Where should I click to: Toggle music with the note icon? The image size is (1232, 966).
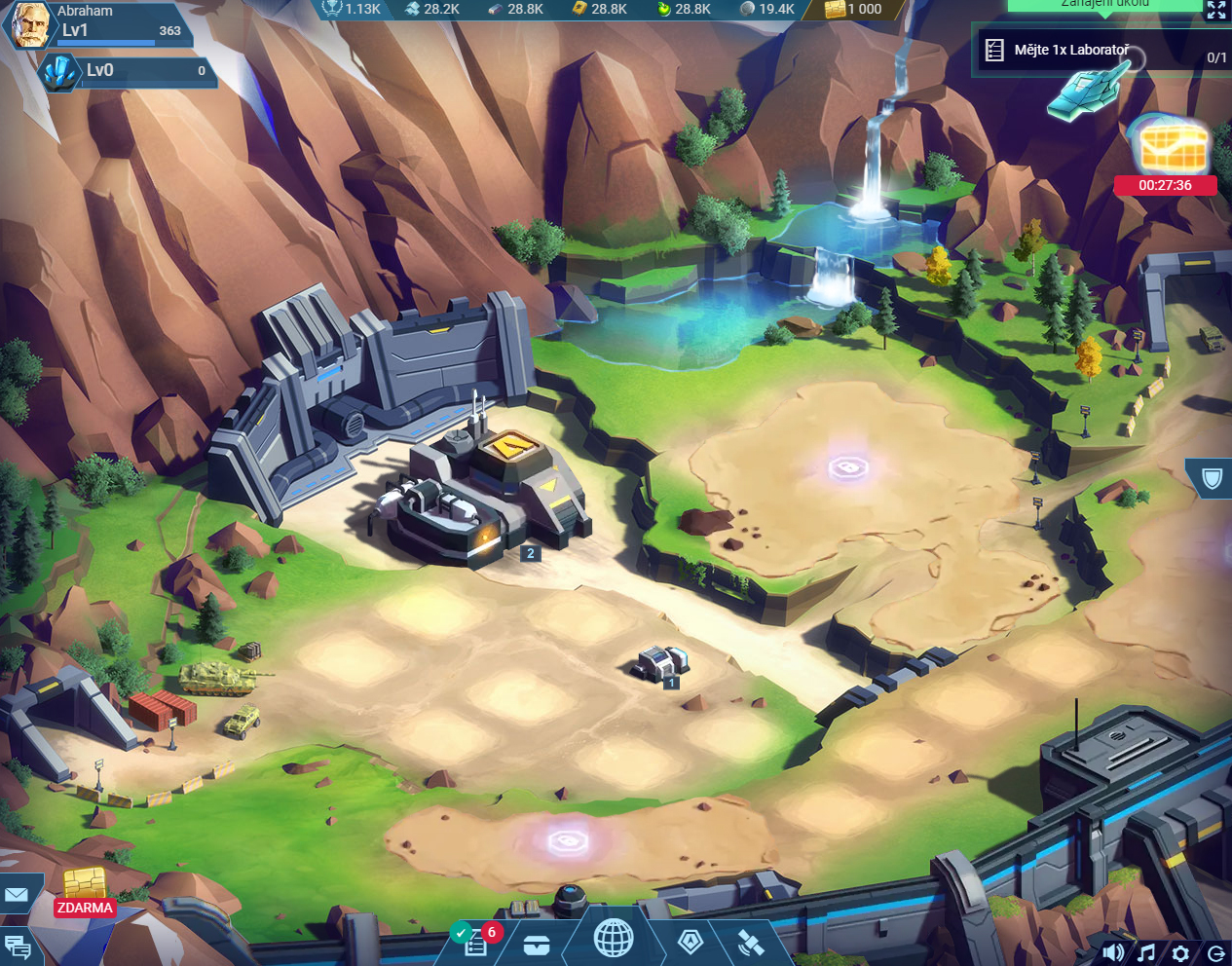[1147, 952]
